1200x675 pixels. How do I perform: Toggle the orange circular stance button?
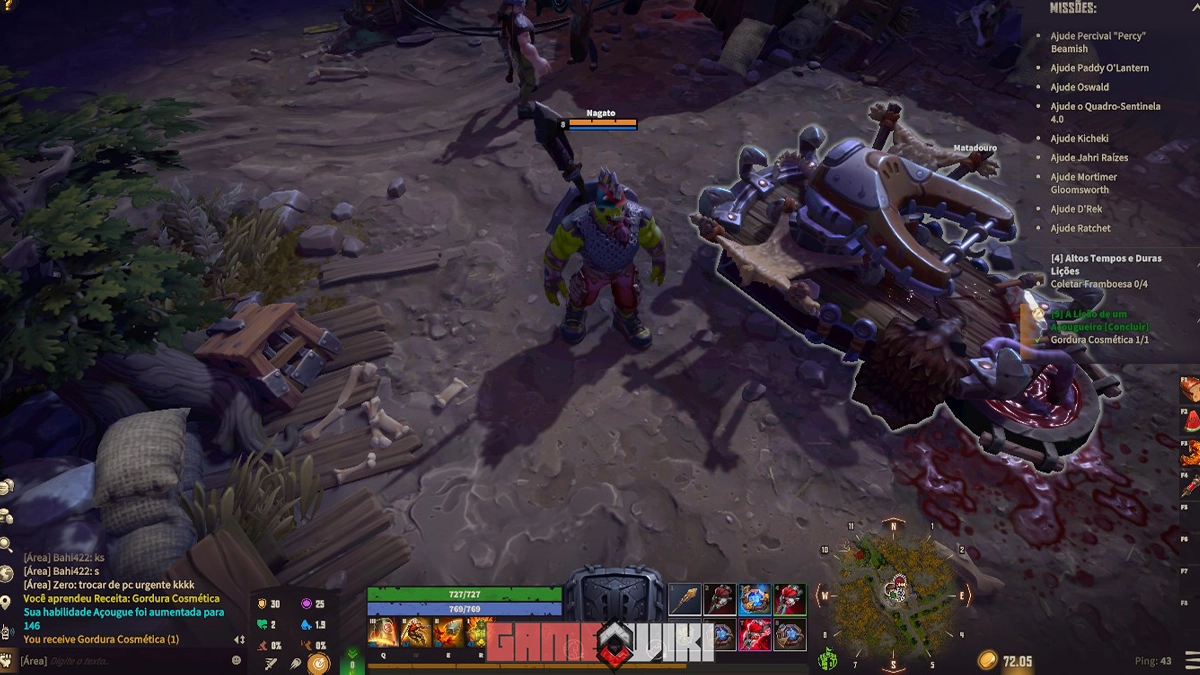point(319,662)
